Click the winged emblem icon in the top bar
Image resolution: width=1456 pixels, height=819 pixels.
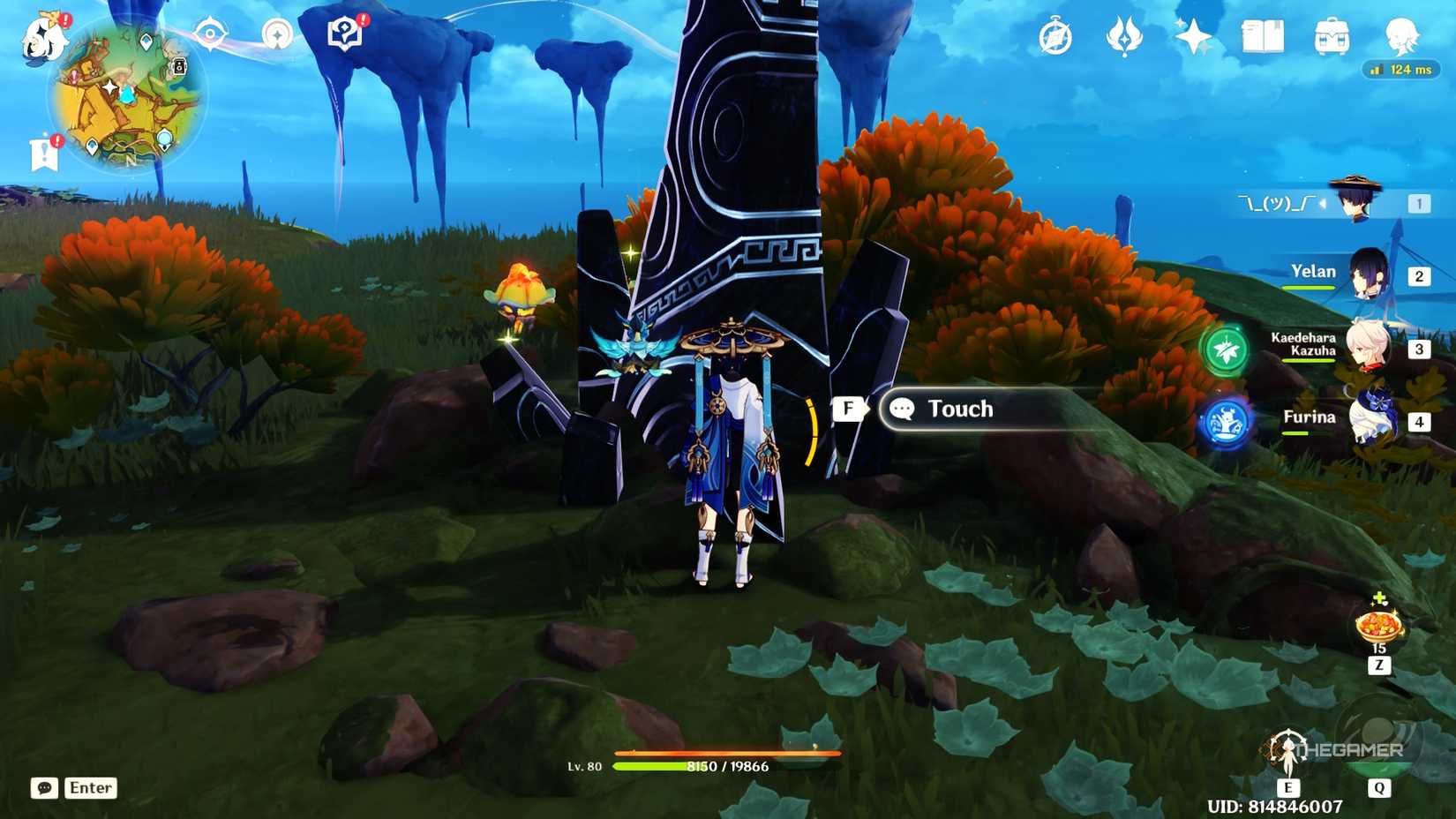point(1122,37)
